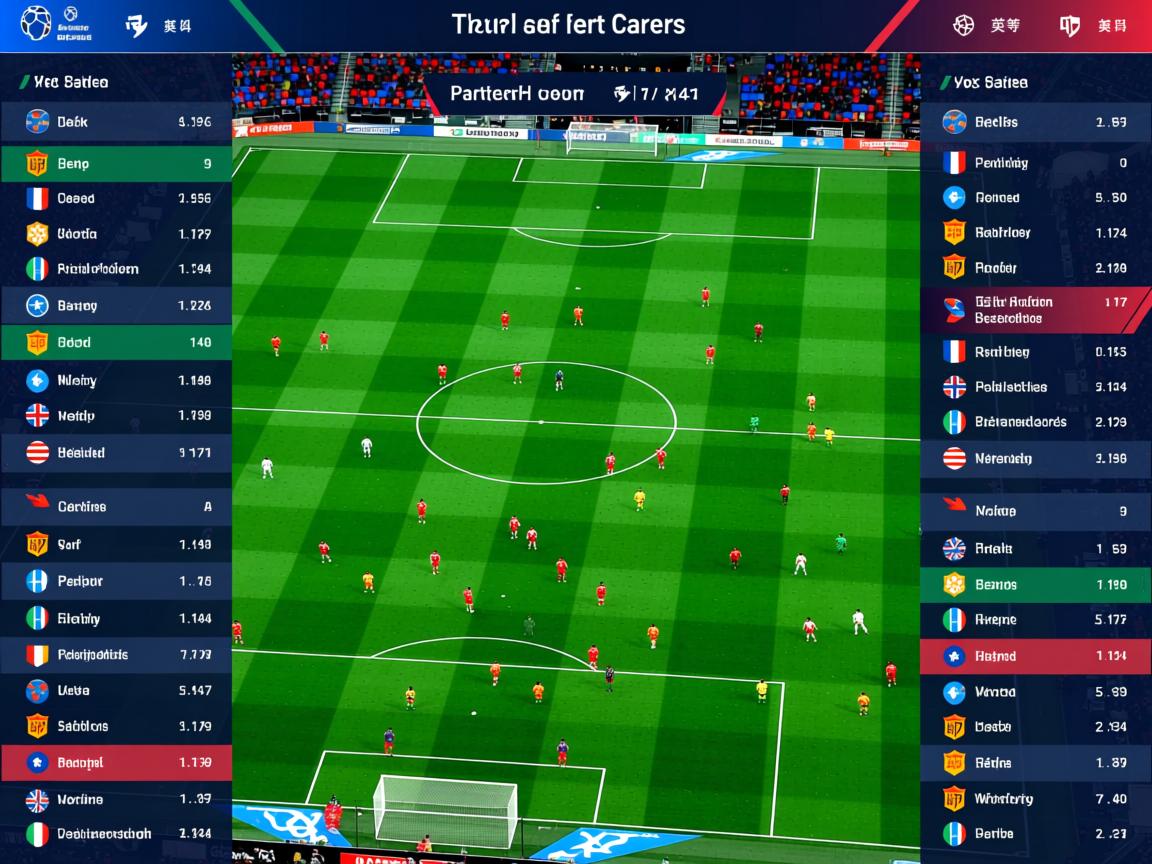
Task: Select the Whinfariy row
Action: 1036,798
